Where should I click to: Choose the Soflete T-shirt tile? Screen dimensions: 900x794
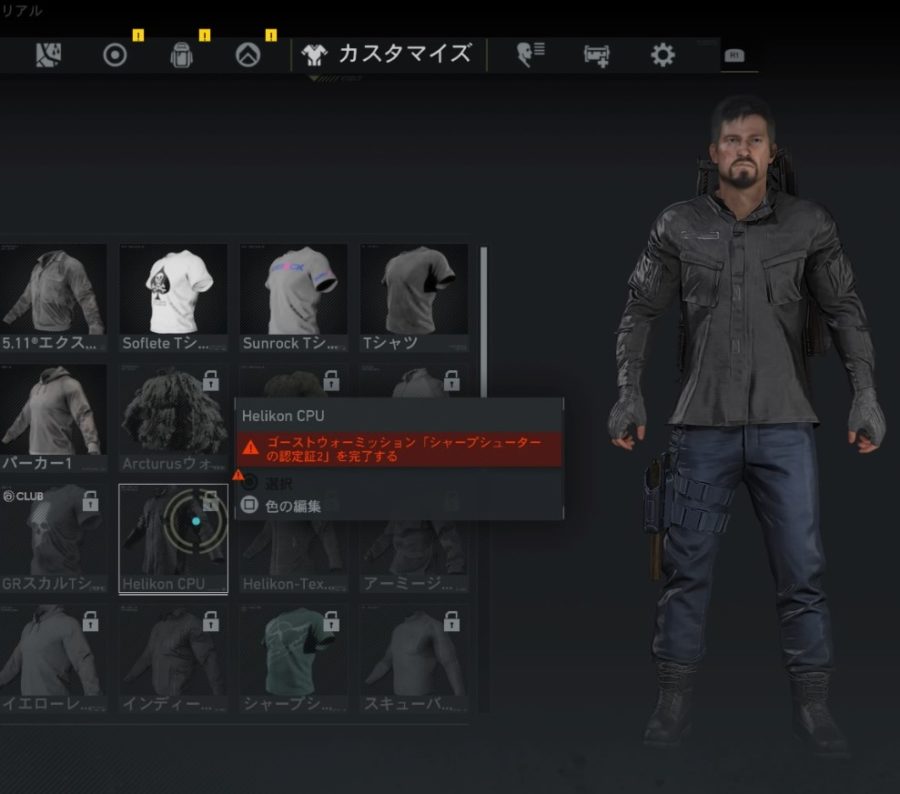pos(173,298)
